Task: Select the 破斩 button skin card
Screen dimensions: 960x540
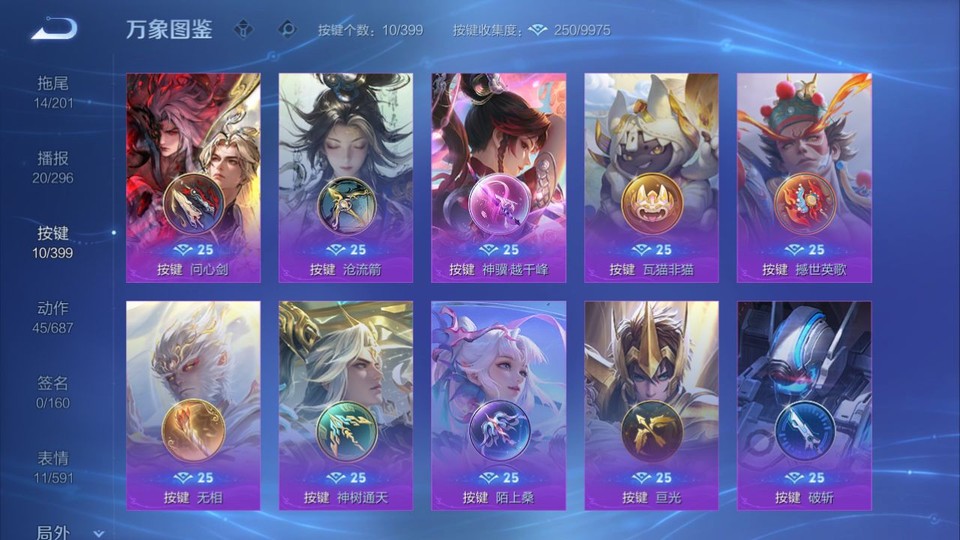Action: tap(804, 405)
